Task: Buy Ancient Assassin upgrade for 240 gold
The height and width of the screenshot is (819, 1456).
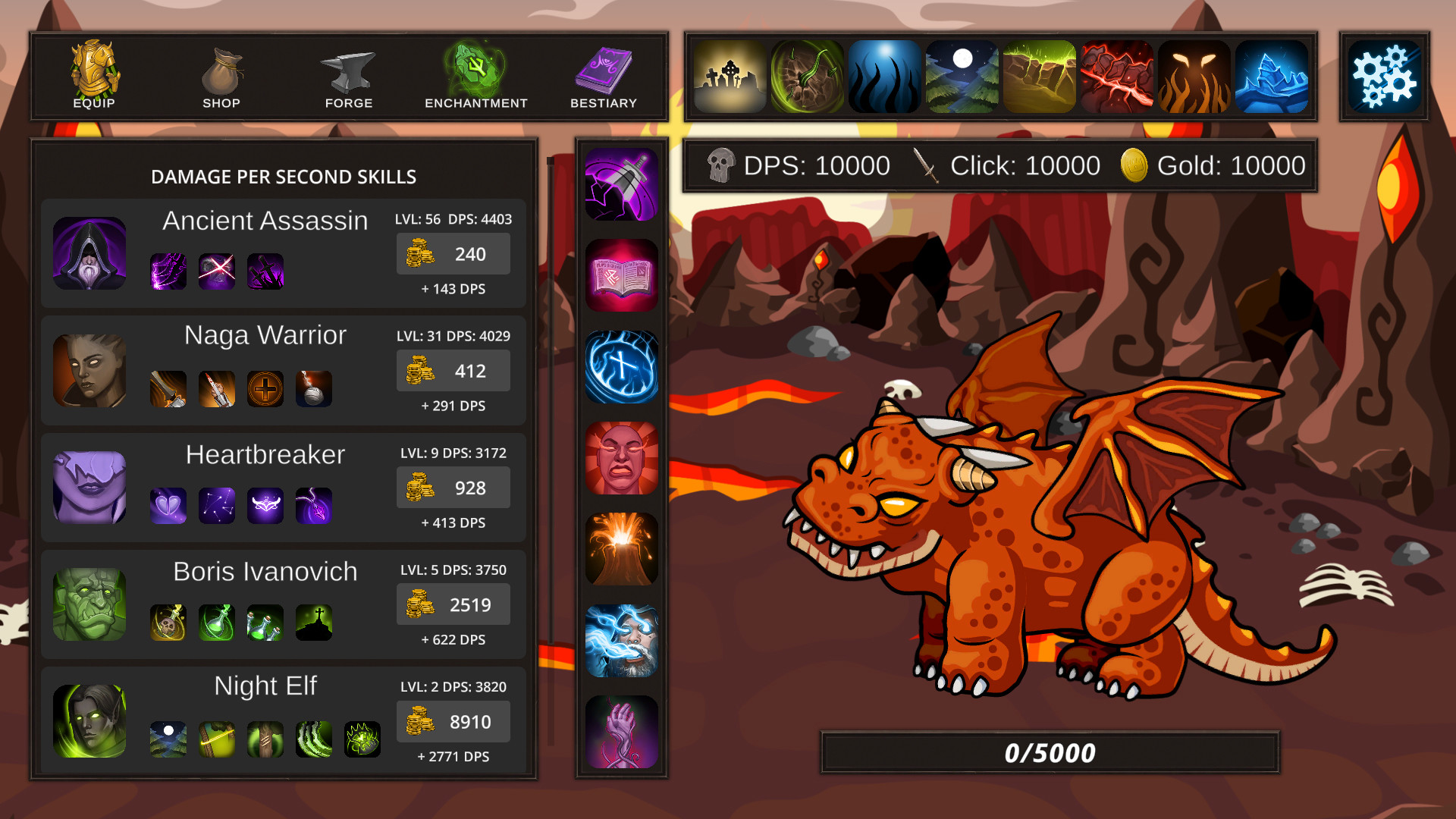Action: click(453, 254)
